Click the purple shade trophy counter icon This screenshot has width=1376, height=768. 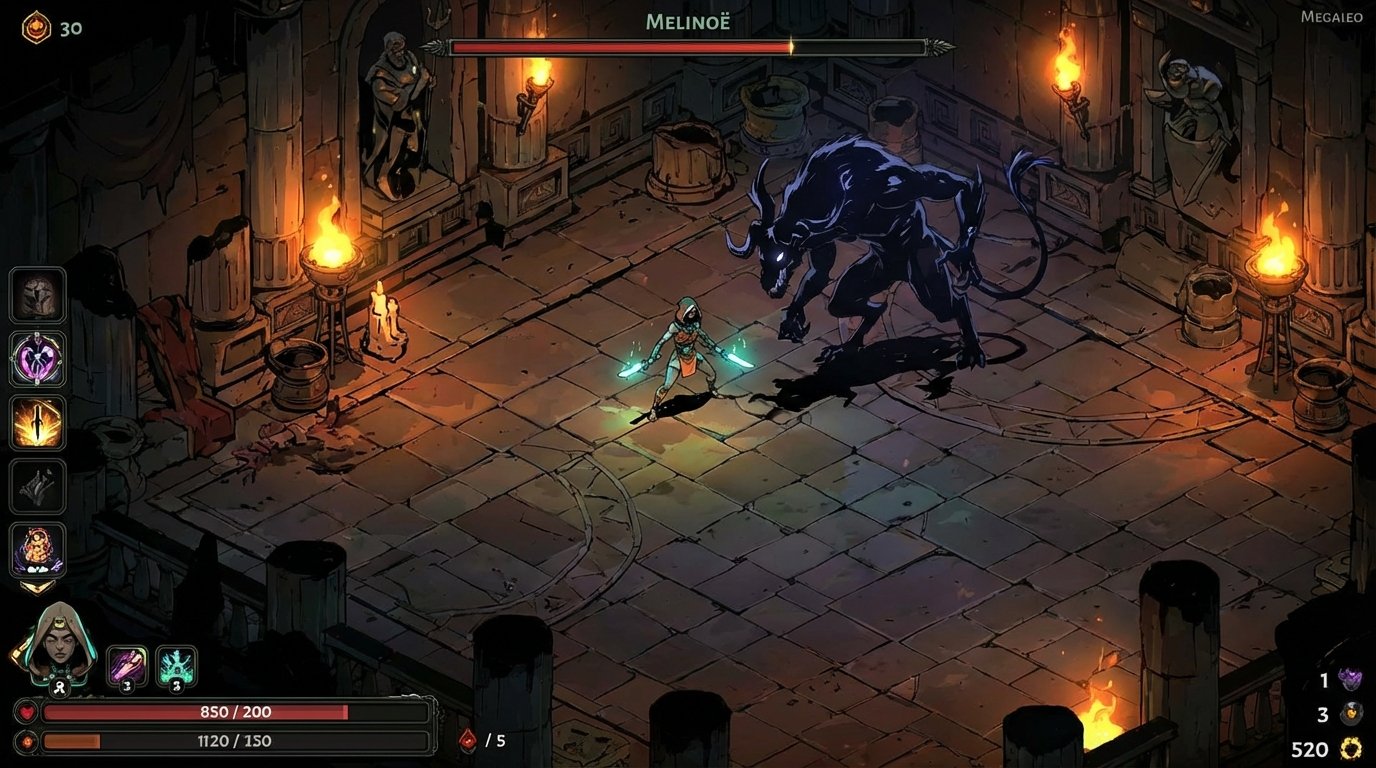pyautogui.click(x=1349, y=682)
